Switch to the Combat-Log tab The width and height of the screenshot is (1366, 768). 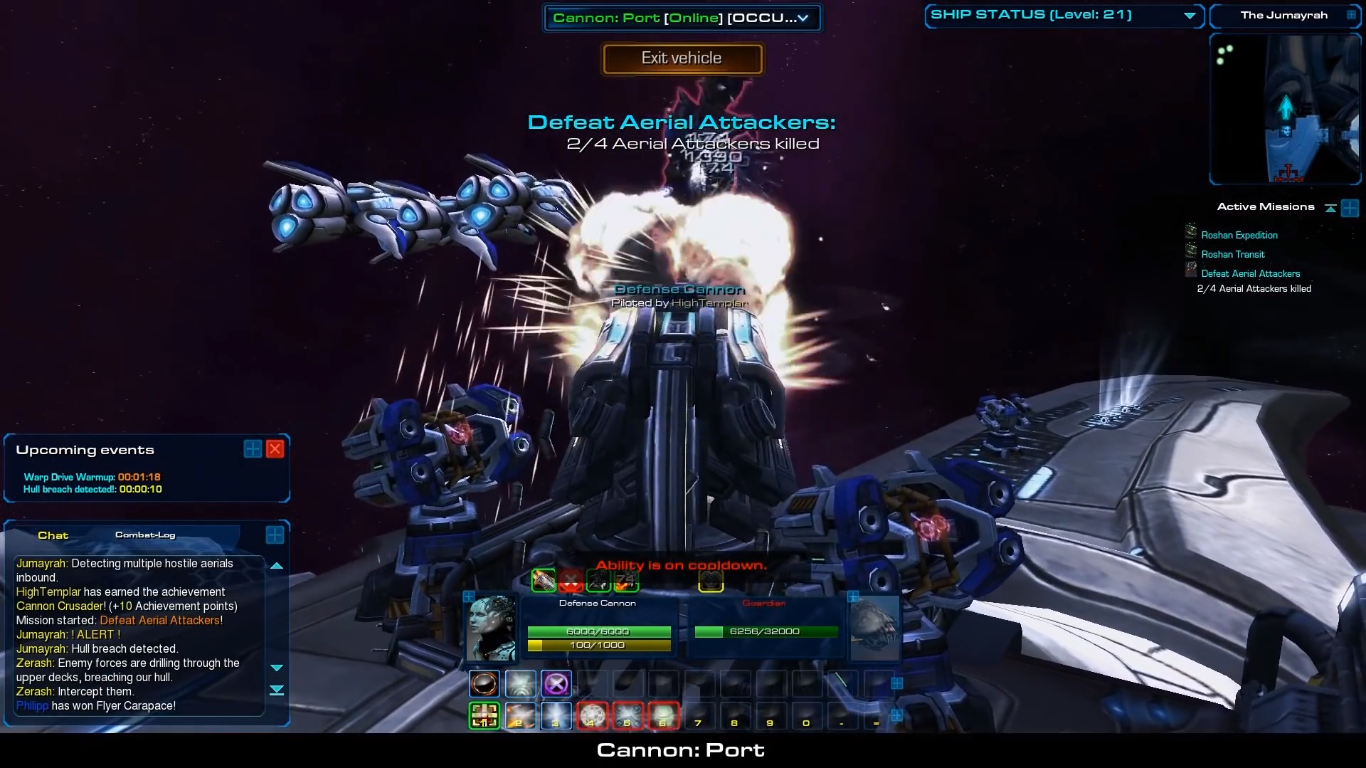click(x=145, y=535)
